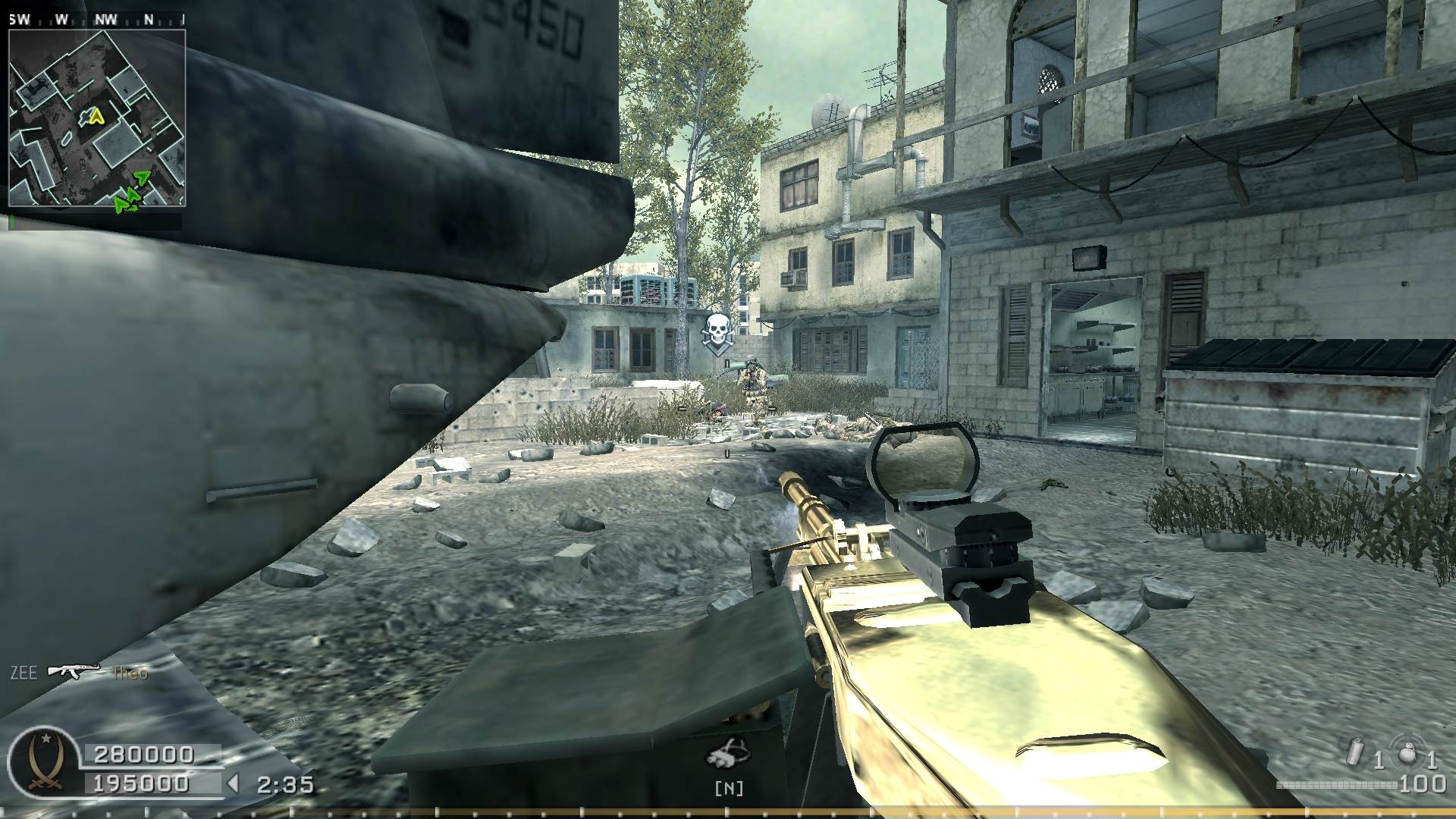The image size is (1456, 819).
Task: Click the minimap in the corner
Action: (96, 118)
